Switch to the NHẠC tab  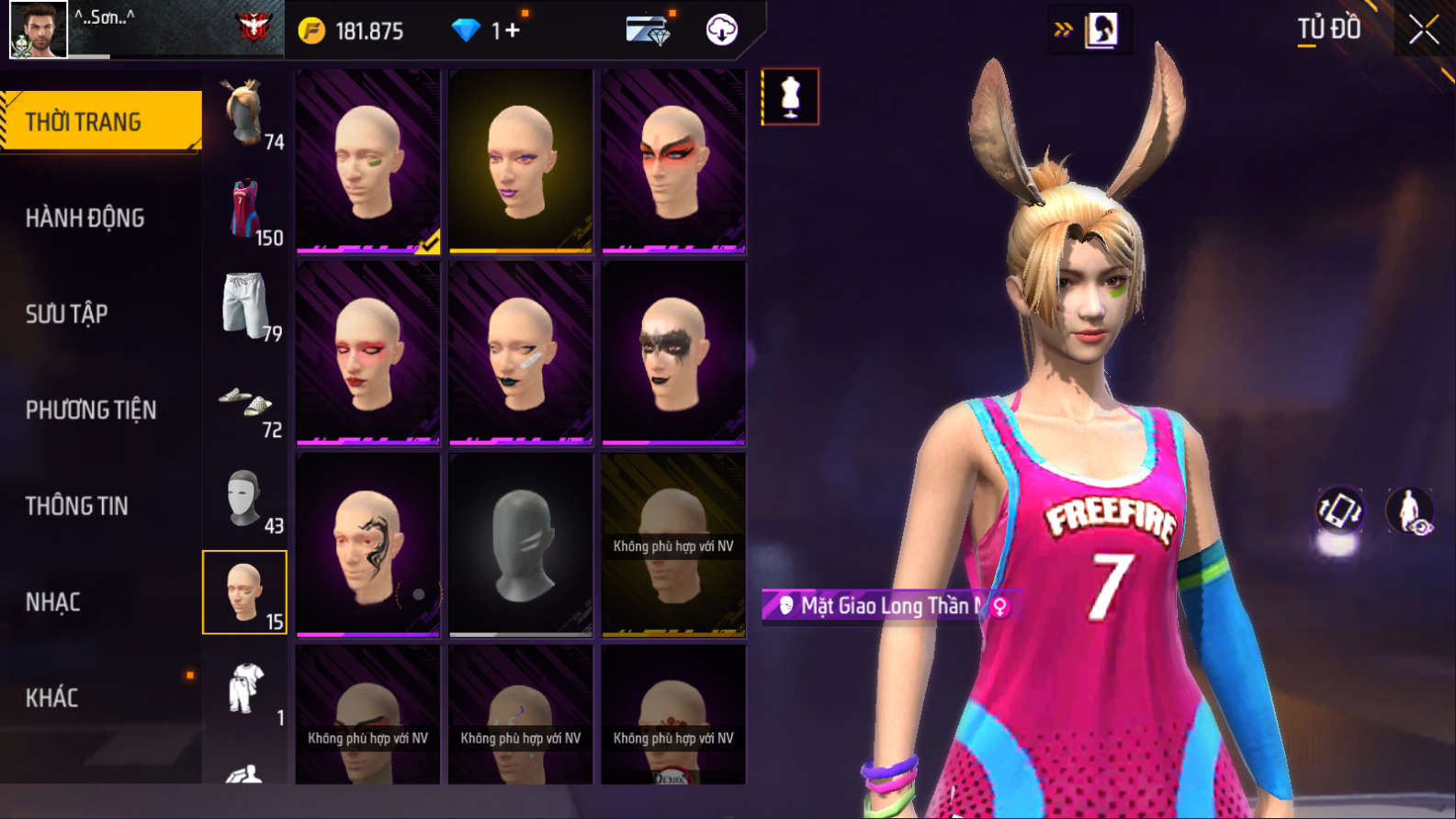pyautogui.click(x=52, y=602)
